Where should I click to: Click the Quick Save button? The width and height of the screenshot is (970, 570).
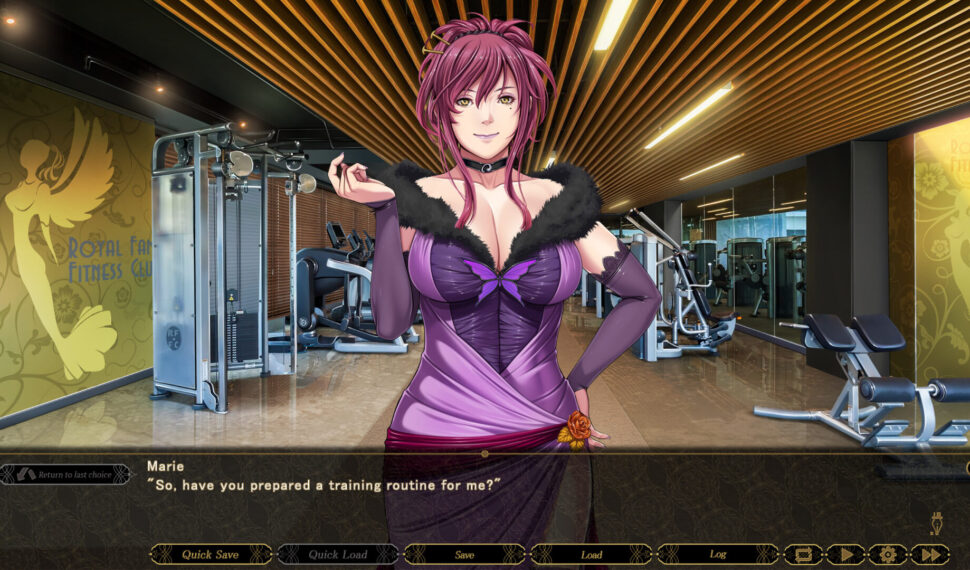211,554
